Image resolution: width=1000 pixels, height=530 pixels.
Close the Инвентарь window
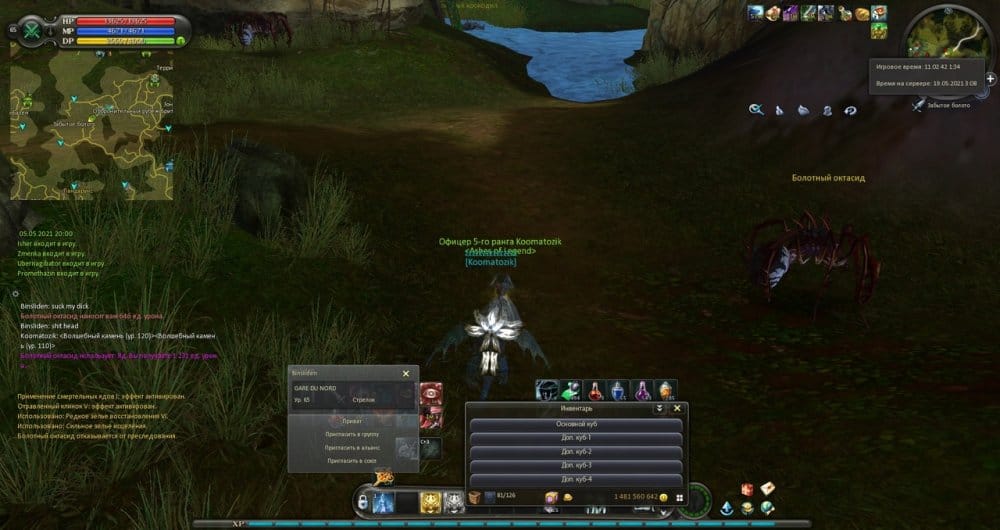point(677,408)
